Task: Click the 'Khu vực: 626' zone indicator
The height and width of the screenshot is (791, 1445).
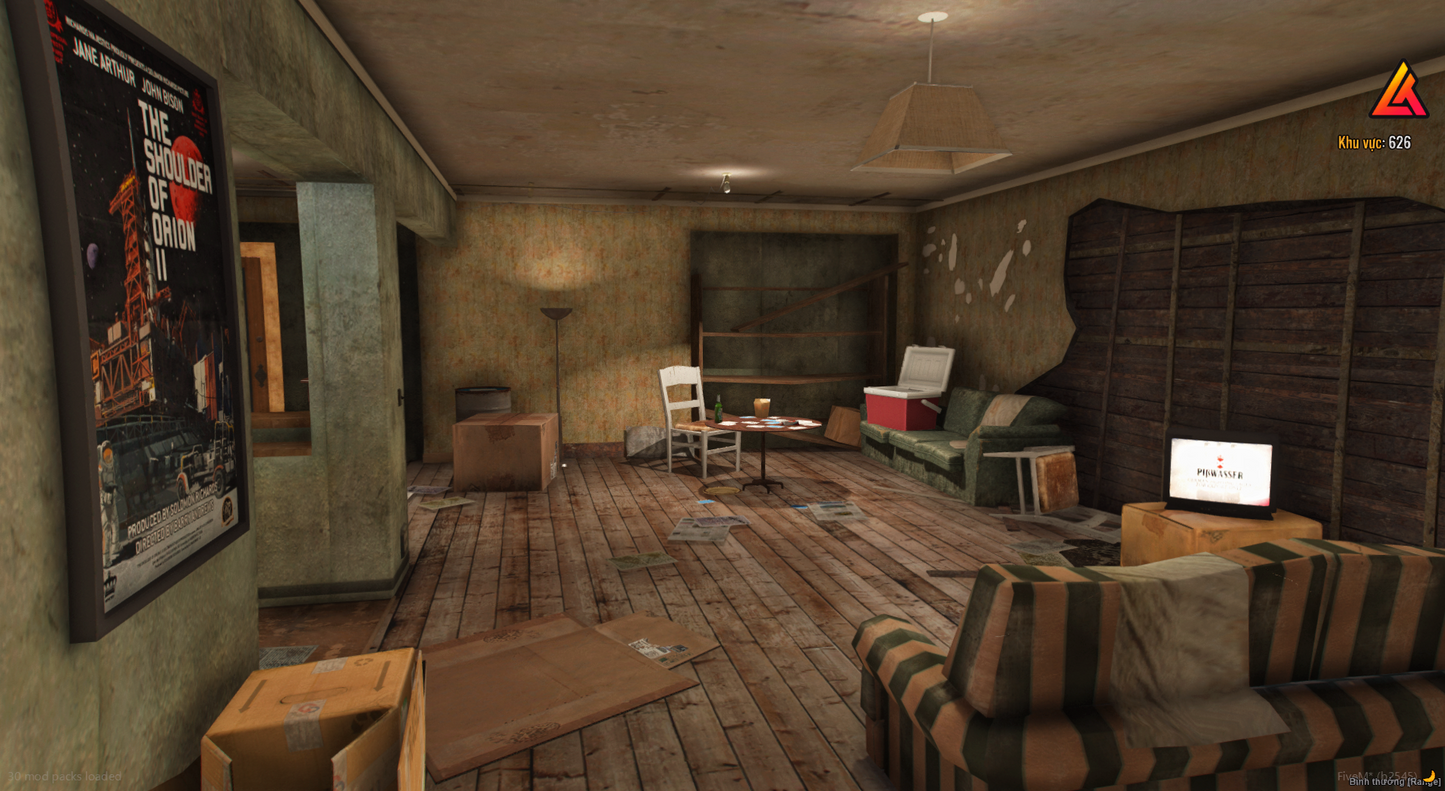Action: point(1374,143)
